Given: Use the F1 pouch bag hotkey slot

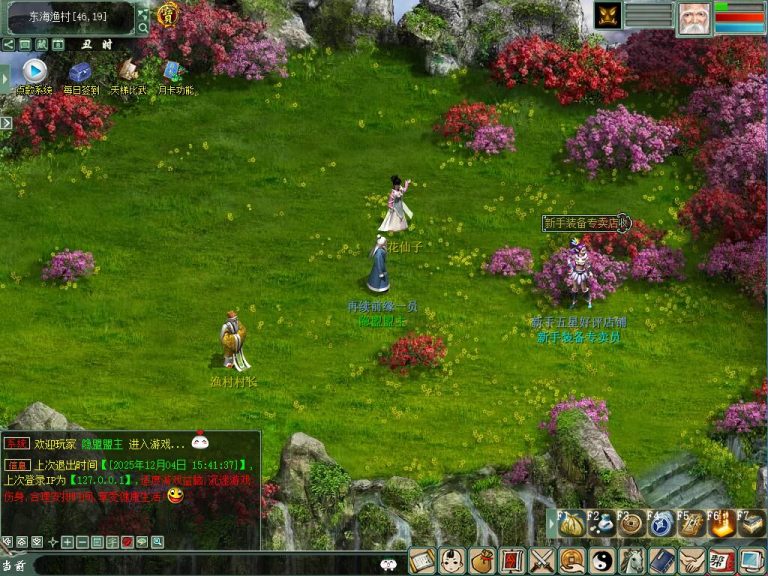Looking at the screenshot, I should click(571, 524).
